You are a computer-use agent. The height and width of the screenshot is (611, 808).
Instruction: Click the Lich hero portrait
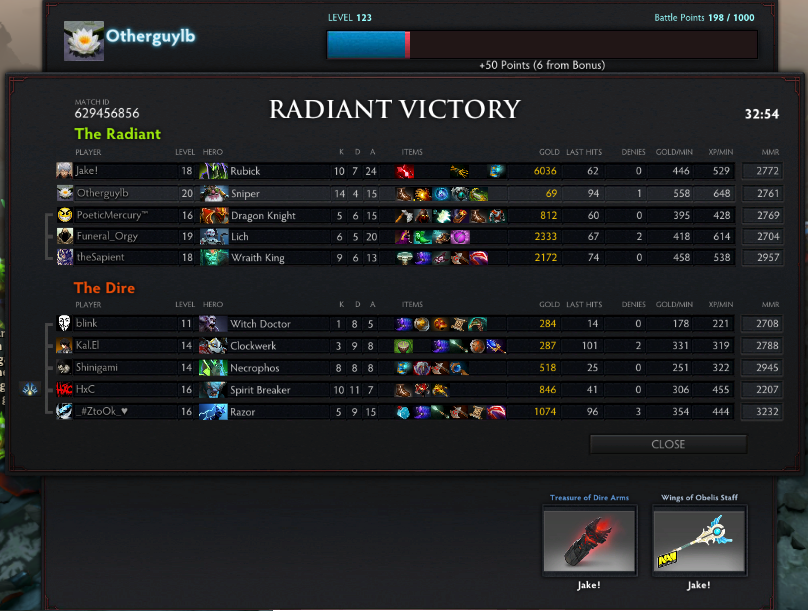point(213,237)
